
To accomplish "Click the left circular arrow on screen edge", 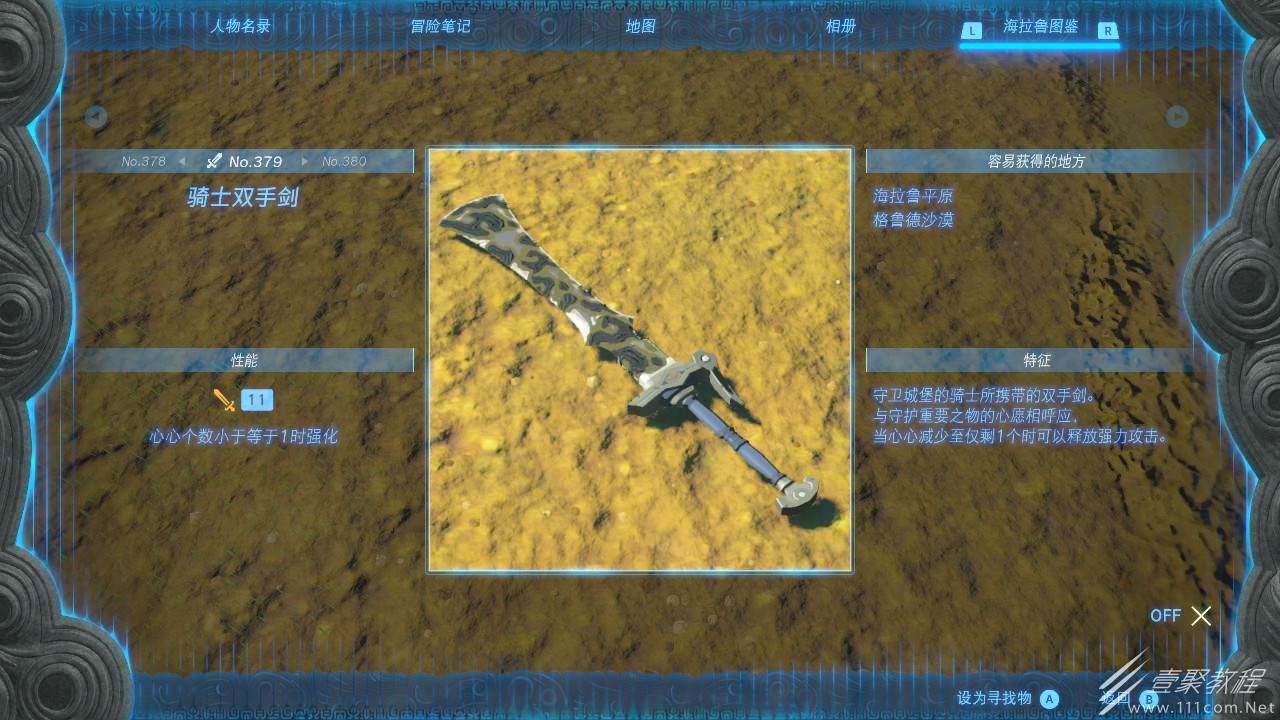I will [95, 116].
